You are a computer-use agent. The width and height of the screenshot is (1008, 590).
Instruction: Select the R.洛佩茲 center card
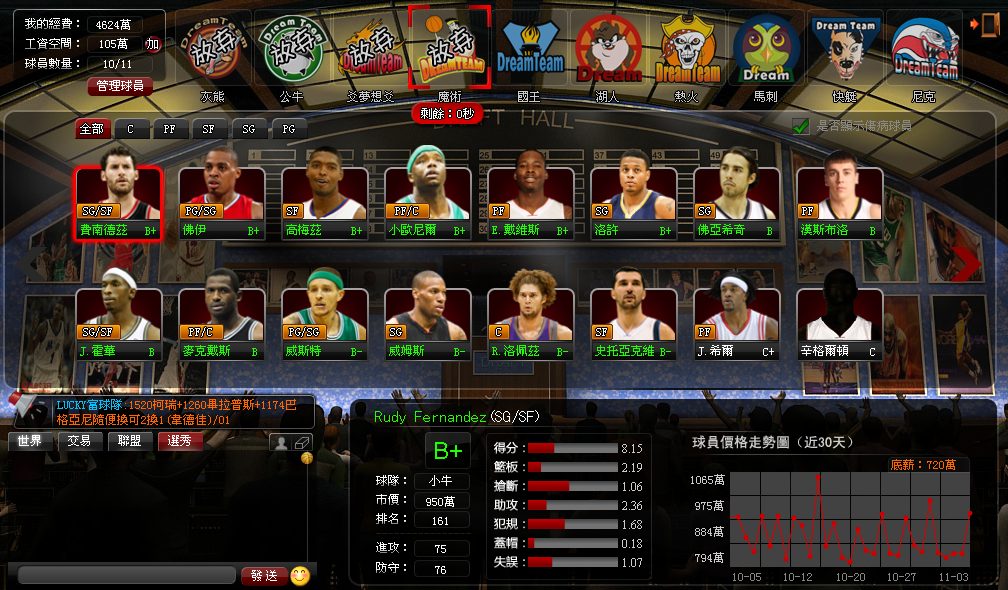[530, 323]
